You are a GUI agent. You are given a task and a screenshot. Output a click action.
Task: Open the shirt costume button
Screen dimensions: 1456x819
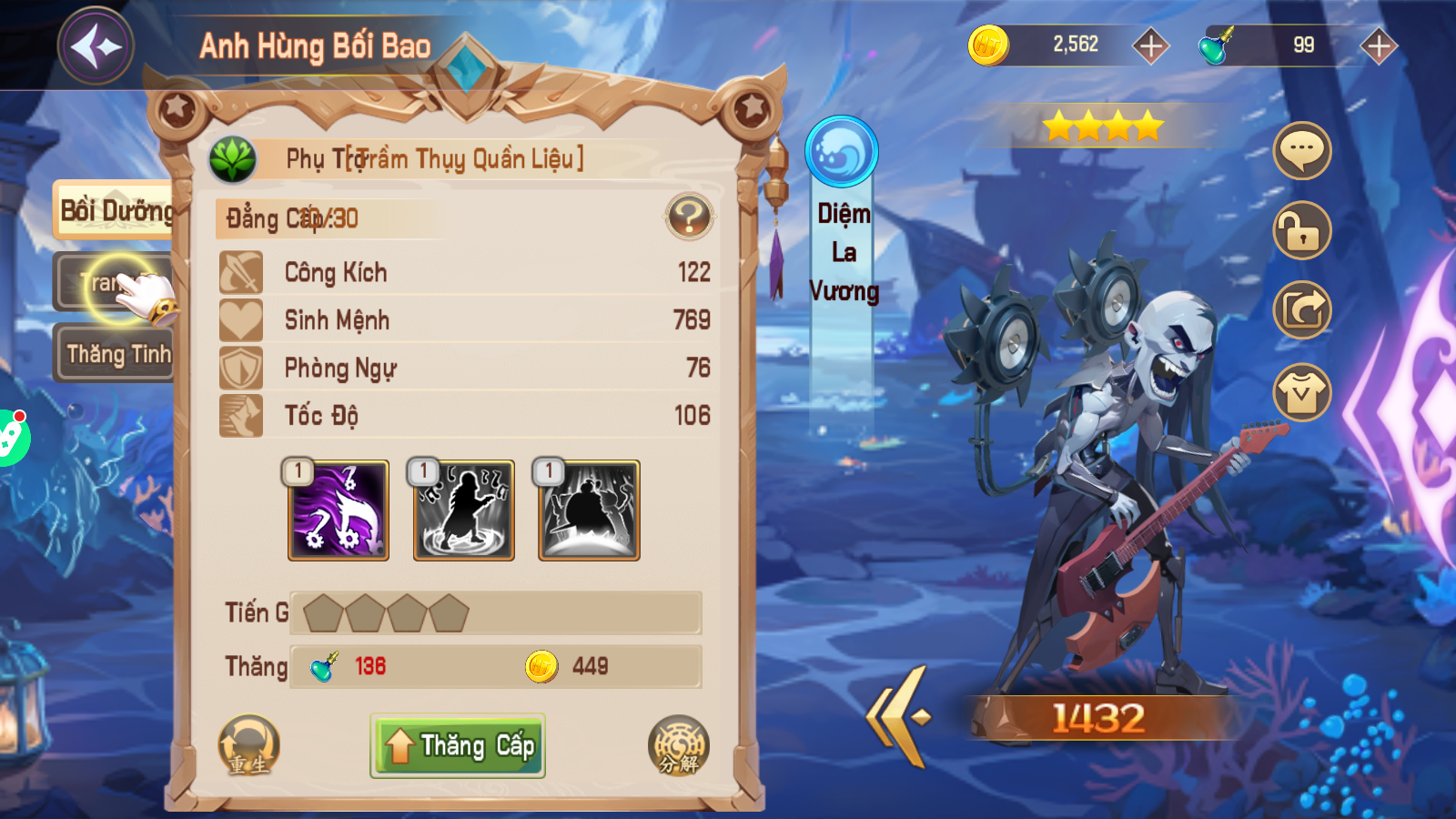point(1302,392)
